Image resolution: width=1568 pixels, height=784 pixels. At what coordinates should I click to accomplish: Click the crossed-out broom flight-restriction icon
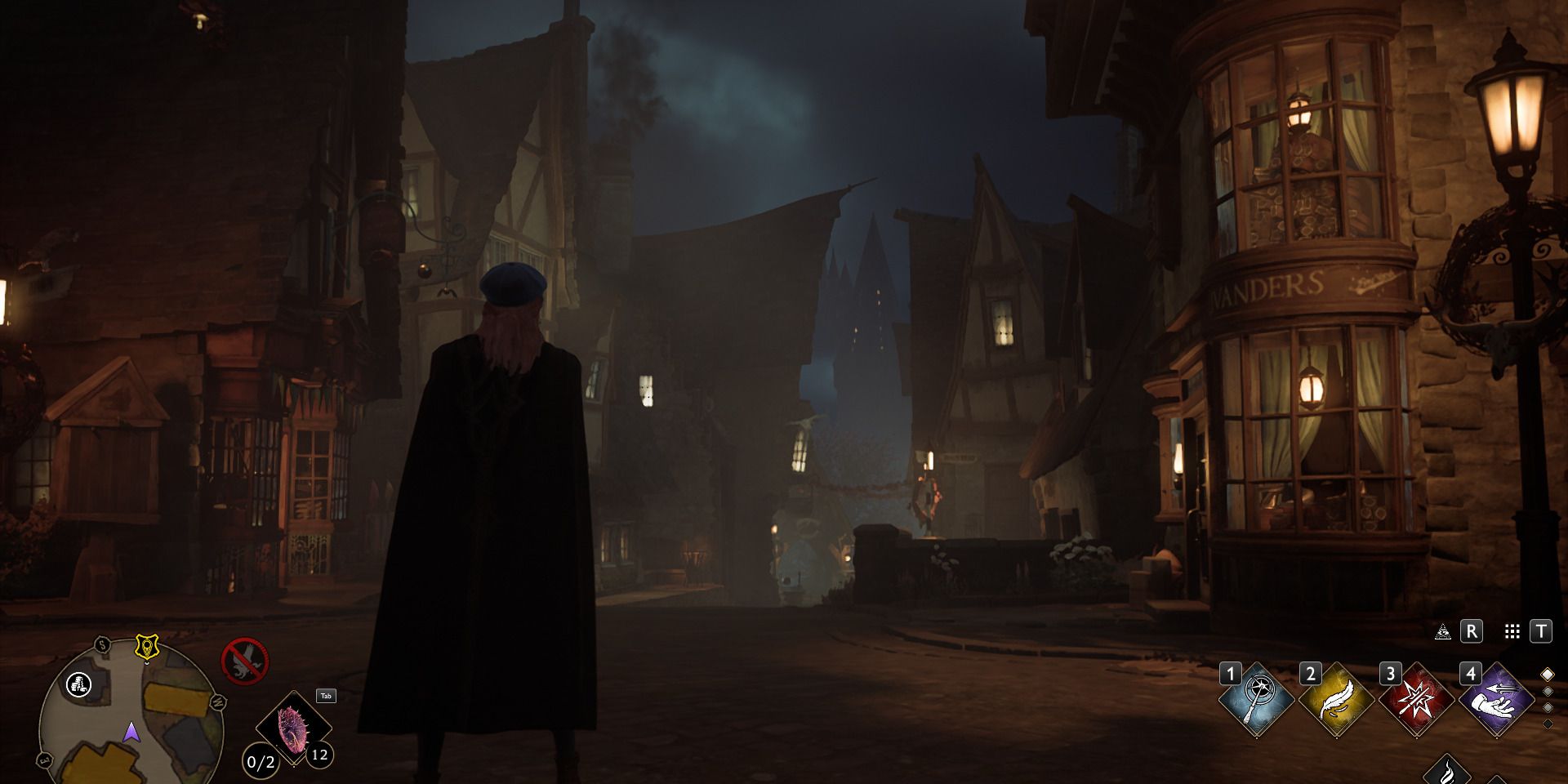[x=244, y=660]
